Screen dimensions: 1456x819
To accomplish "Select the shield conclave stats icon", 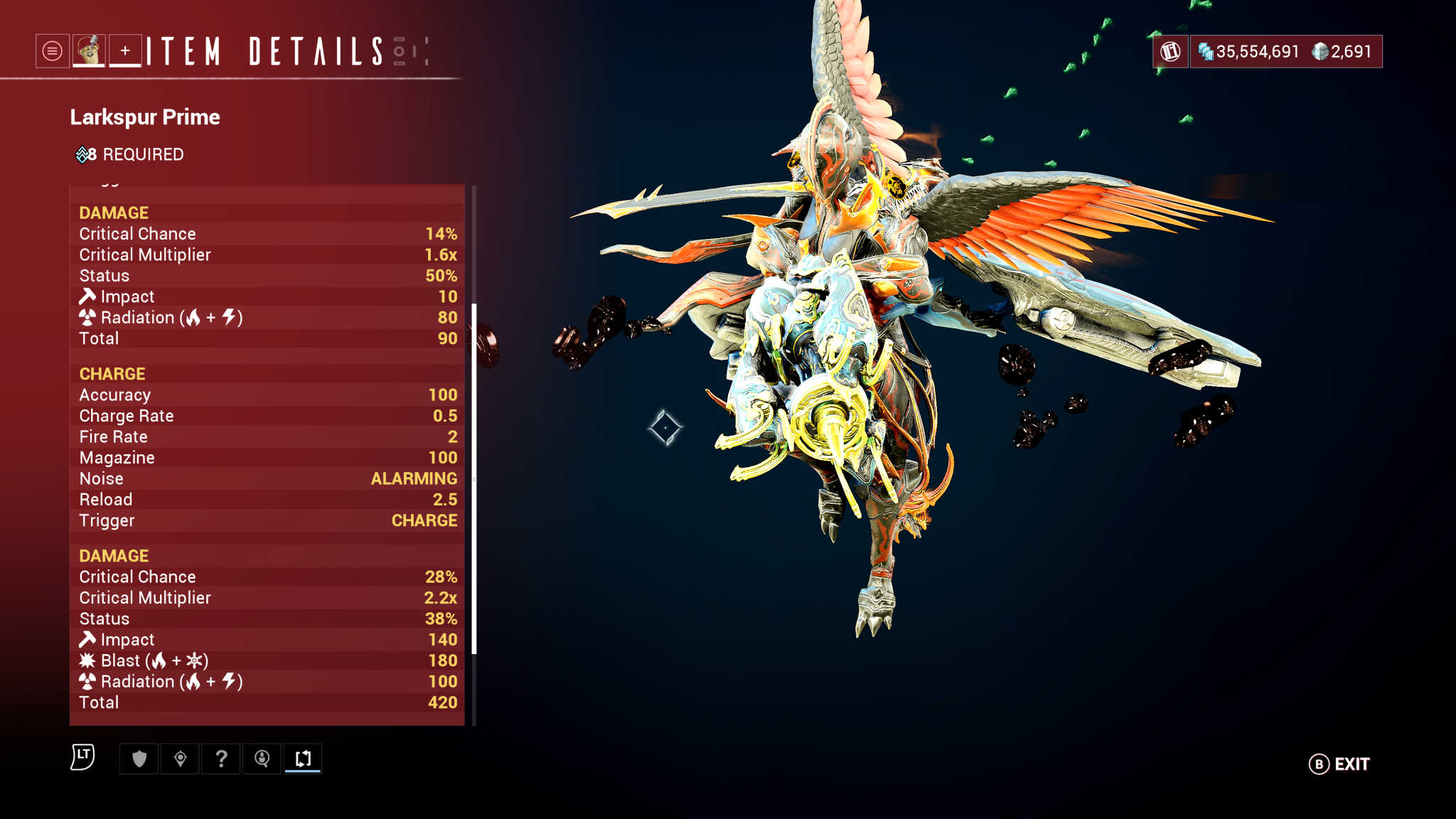I will [138, 759].
